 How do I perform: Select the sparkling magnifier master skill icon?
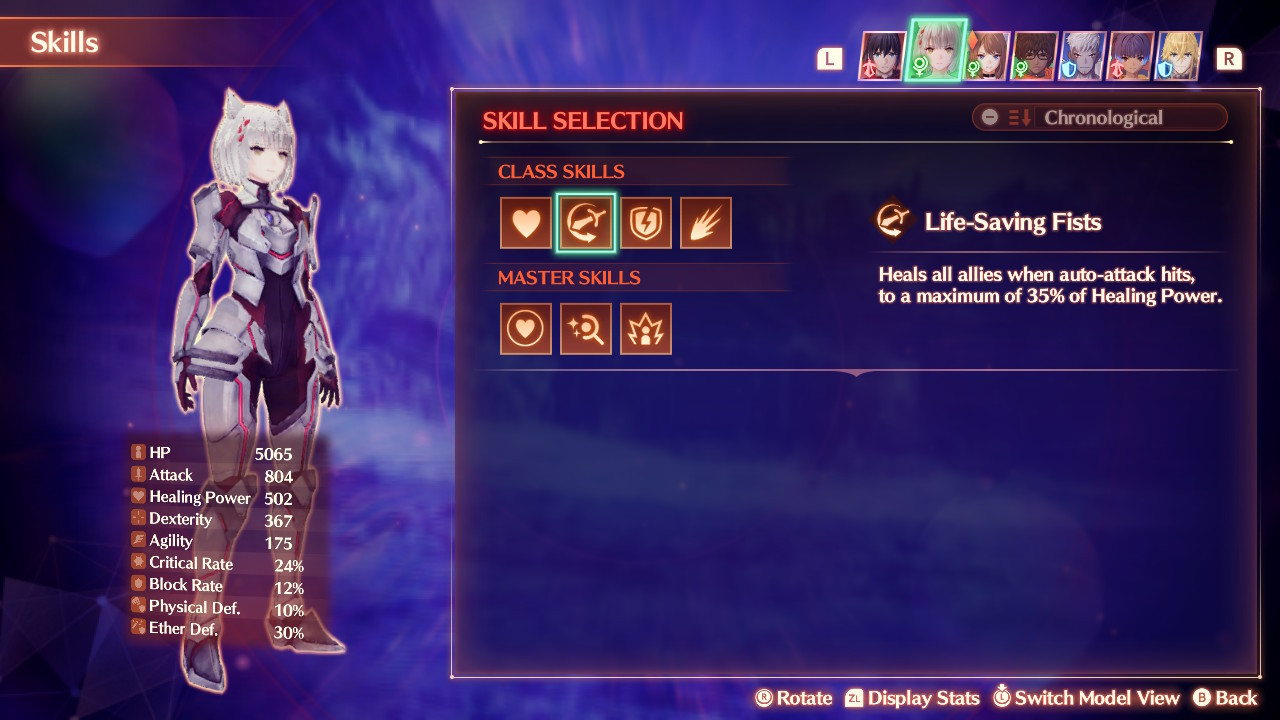tap(586, 329)
